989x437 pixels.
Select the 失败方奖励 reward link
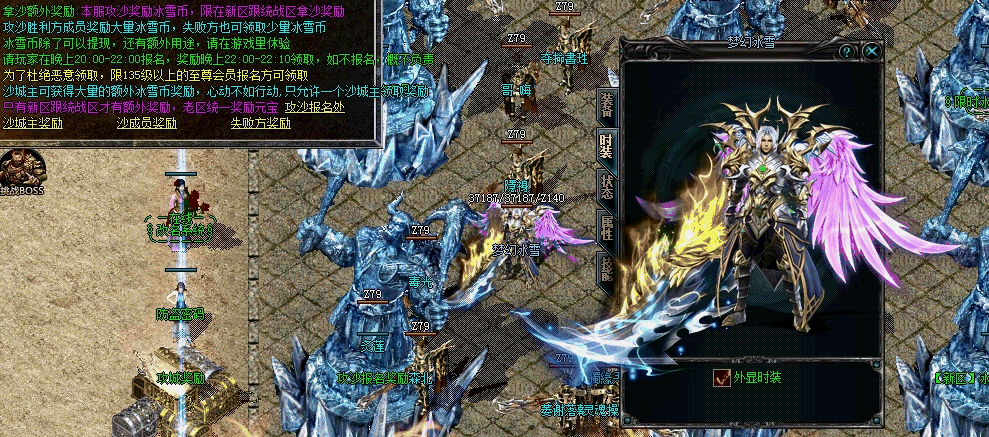[261, 123]
